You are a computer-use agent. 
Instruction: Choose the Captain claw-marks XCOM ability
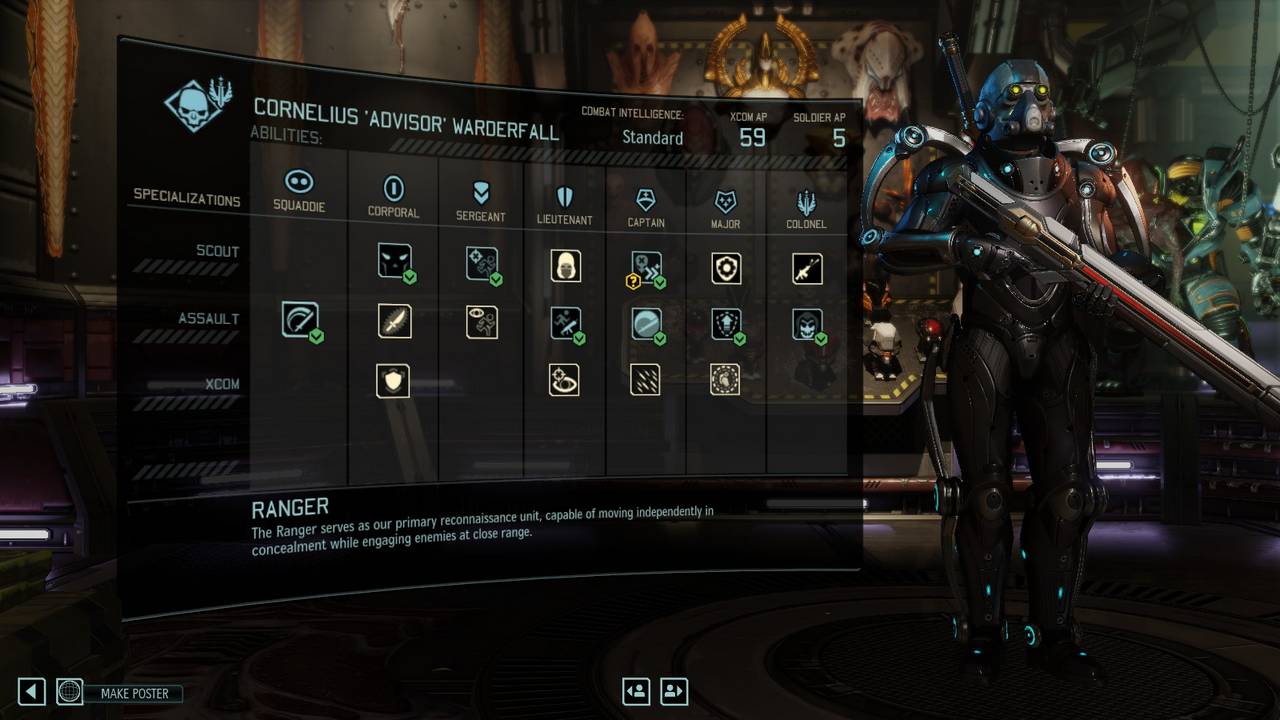(645, 380)
